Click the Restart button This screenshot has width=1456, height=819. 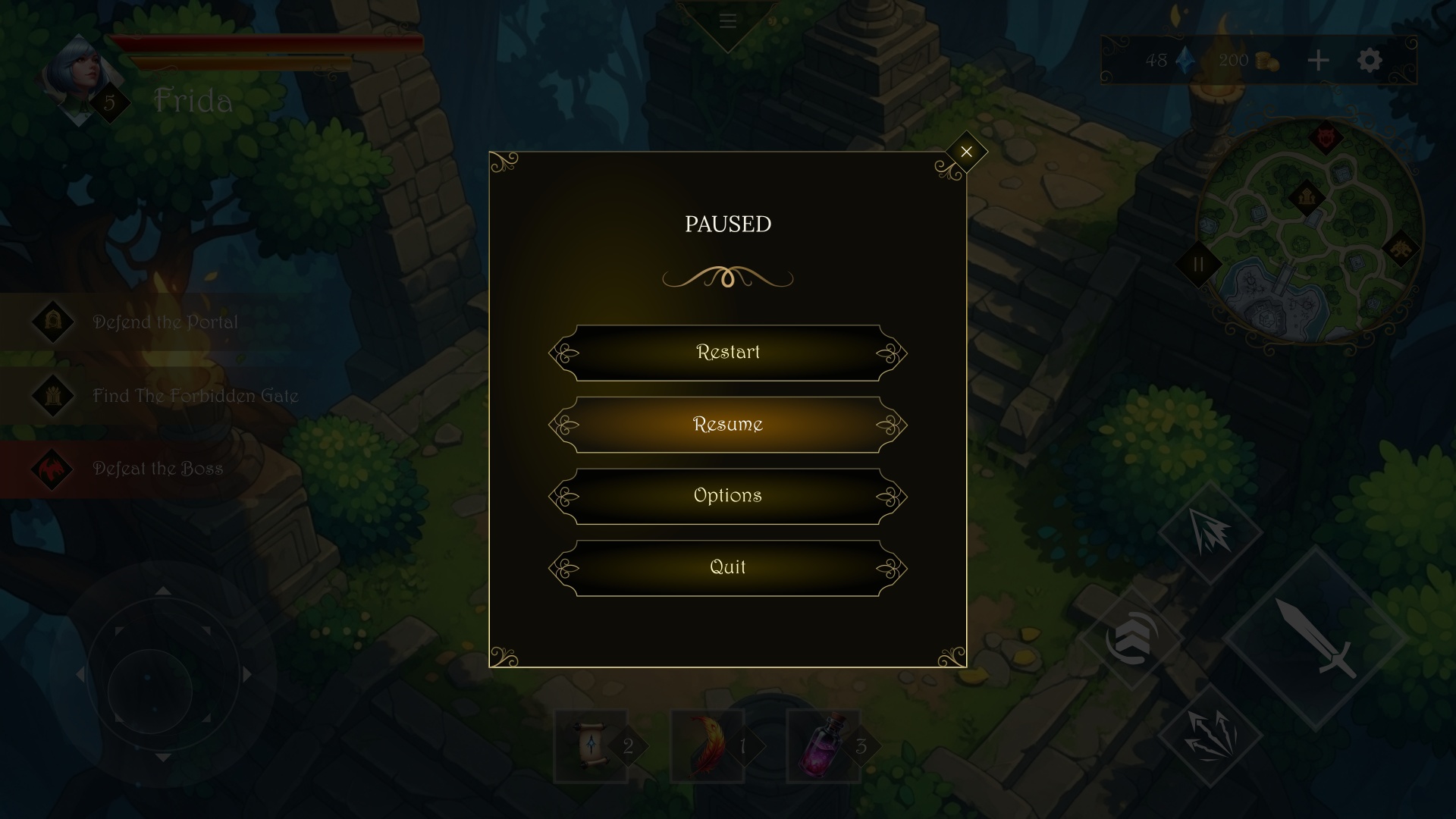point(727,352)
